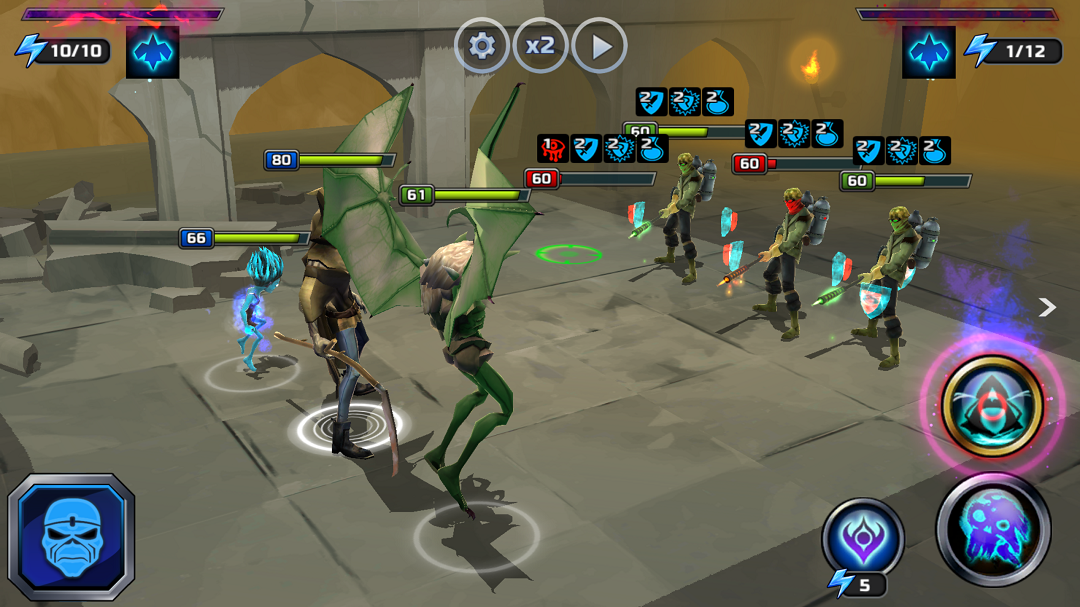Start auto-play with the play button
This screenshot has width=1080, height=607.
(600, 46)
